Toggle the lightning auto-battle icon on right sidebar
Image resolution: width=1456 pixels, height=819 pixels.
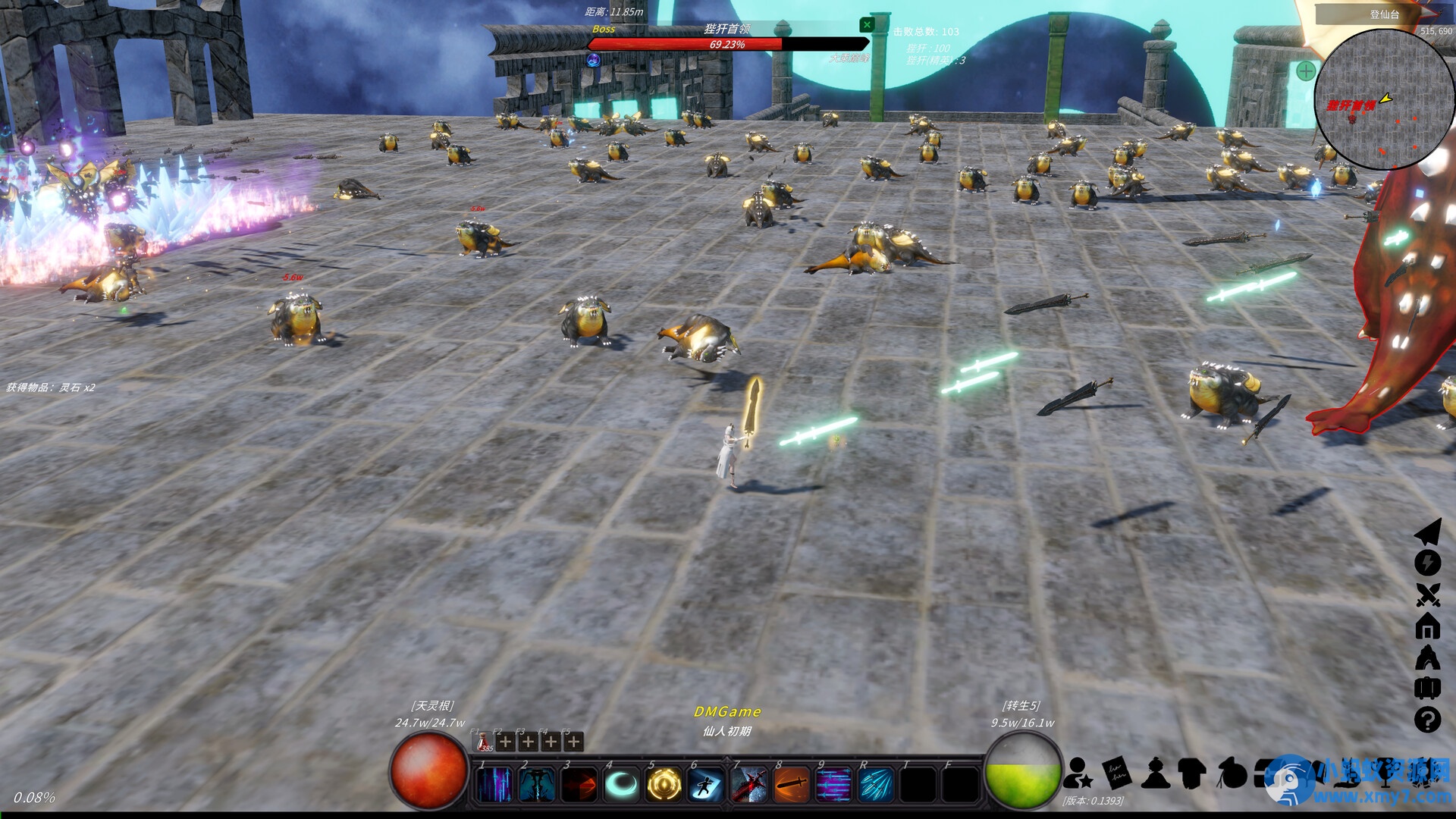(1428, 563)
